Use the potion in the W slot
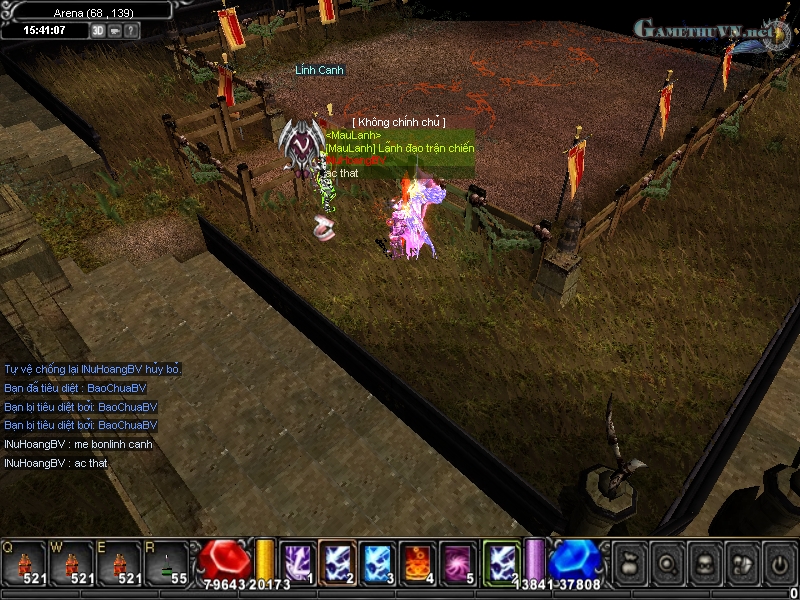The width and height of the screenshot is (800, 600). point(70,562)
